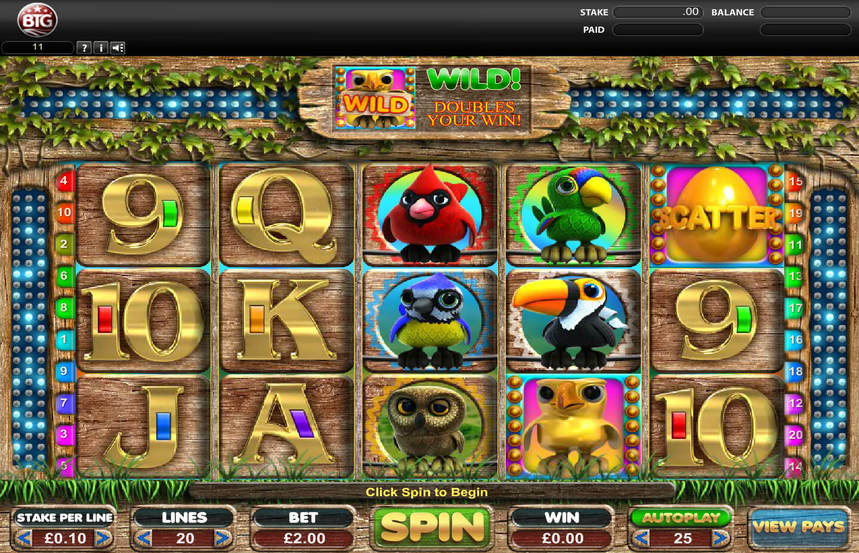859x553 pixels.
Task: Select payline number 4 marker
Action: (65, 182)
